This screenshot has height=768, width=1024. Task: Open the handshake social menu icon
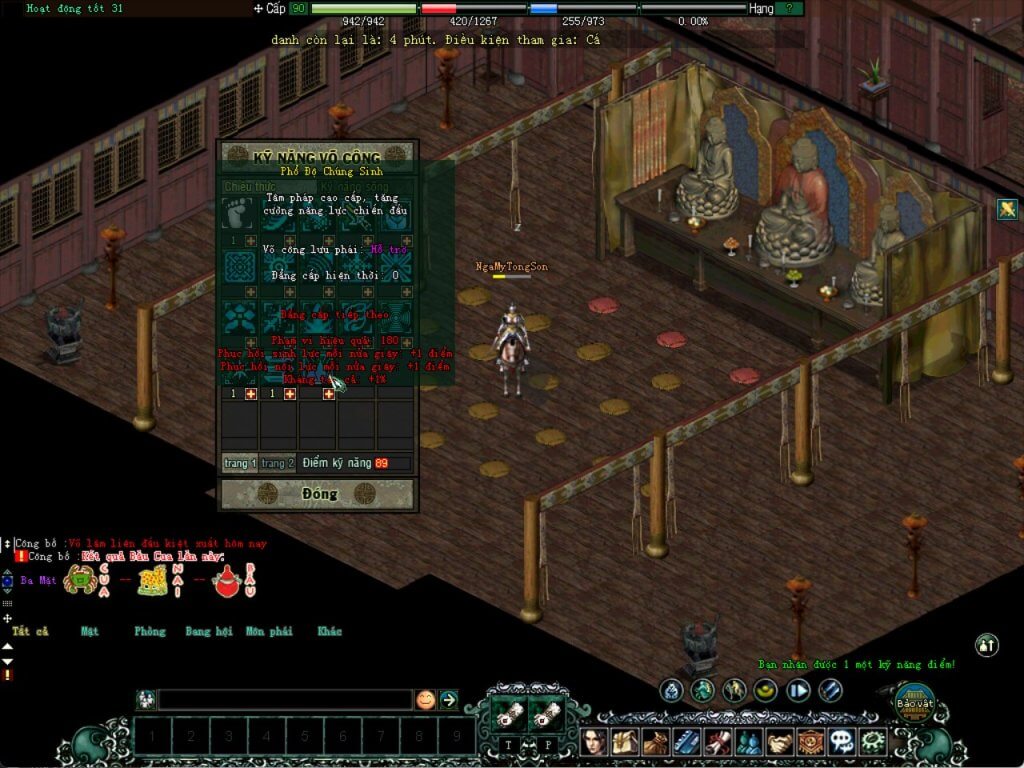780,742
